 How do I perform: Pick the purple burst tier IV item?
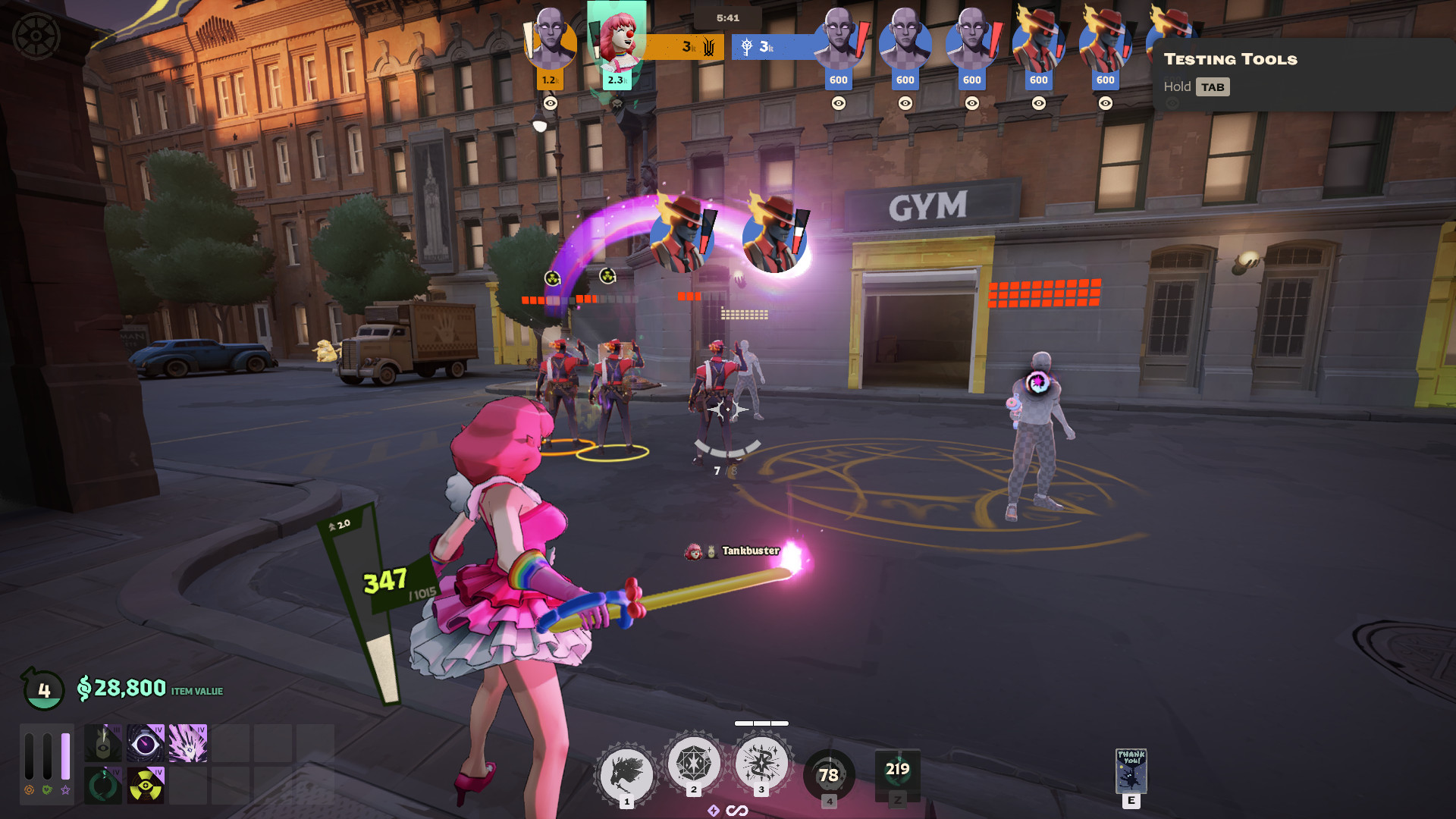(x=188, y=743)
